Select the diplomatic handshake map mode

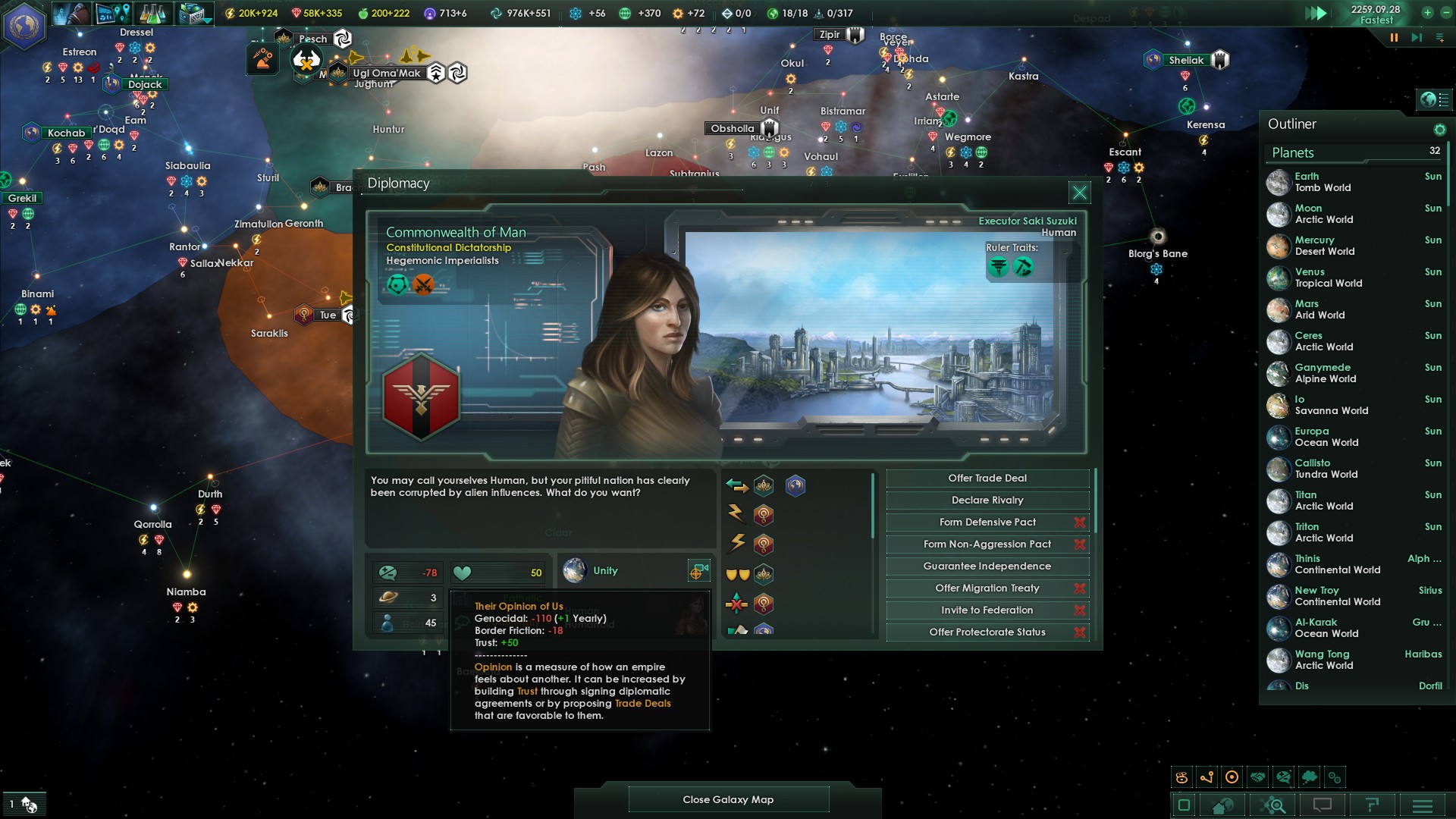(1257, 776)
